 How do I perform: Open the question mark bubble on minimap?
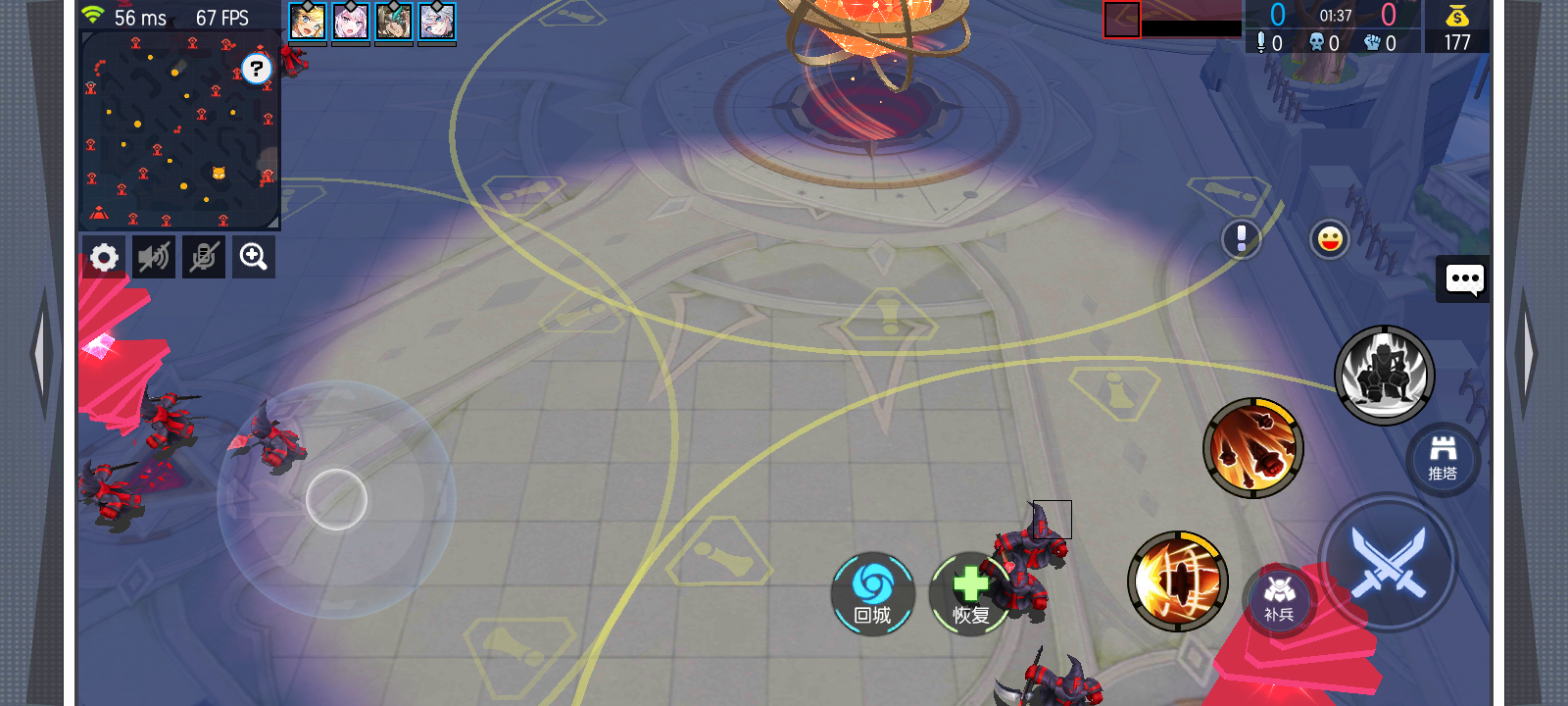[255, 69]
